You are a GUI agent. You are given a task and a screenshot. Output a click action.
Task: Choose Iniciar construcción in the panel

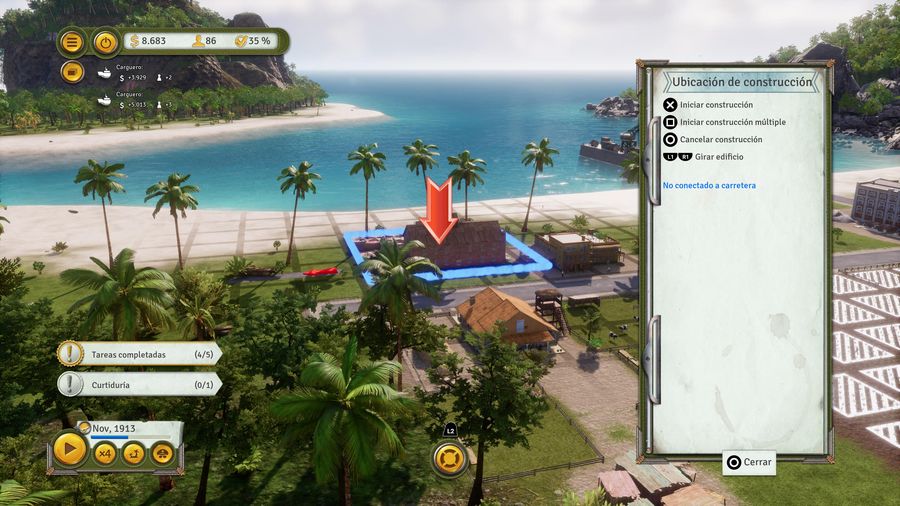716,105
